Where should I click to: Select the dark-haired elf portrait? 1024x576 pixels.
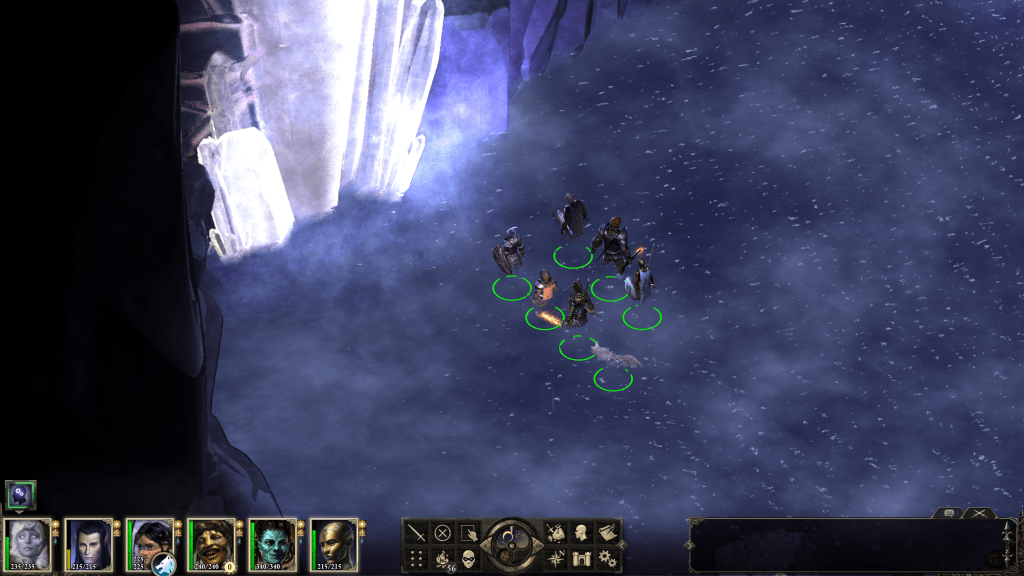[88, 544]
